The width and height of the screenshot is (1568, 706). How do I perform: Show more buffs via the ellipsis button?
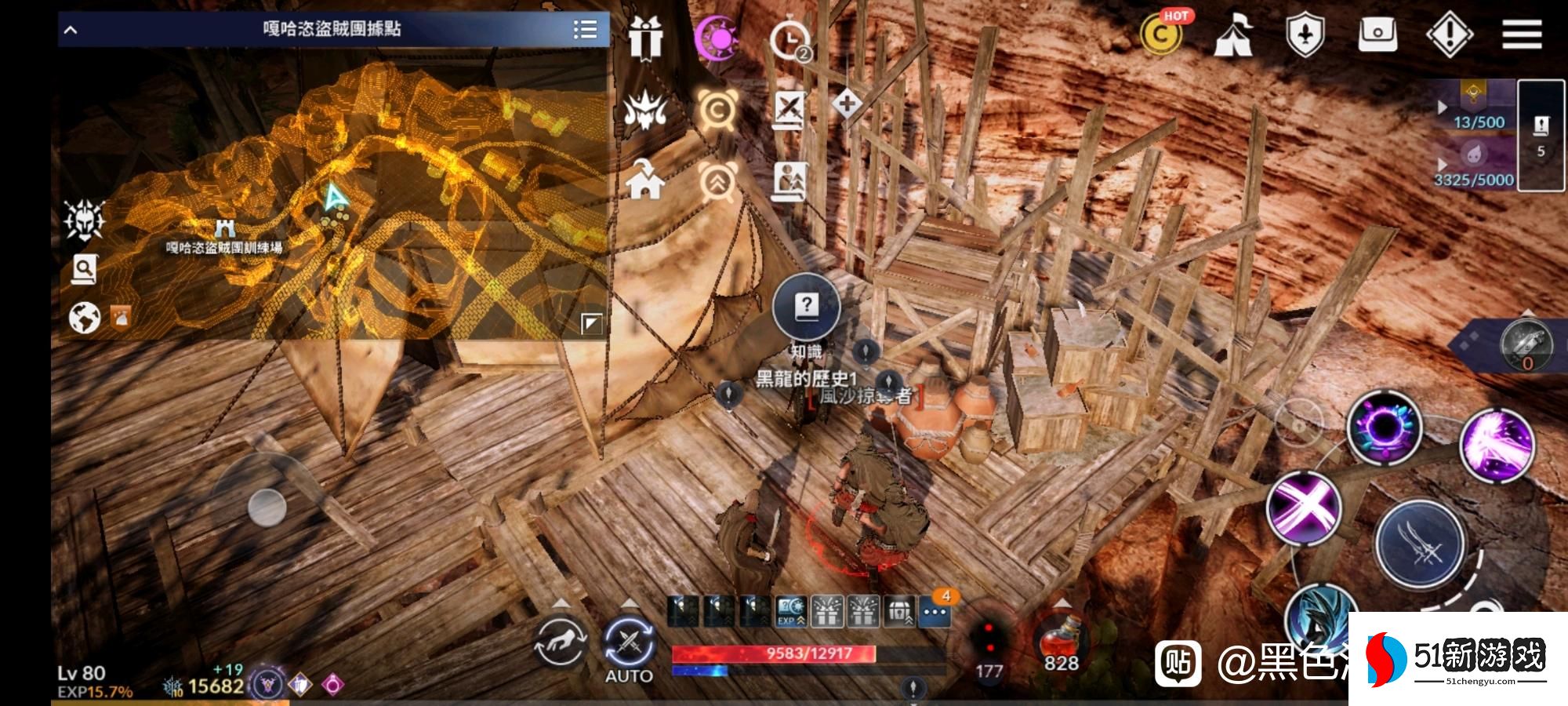935,613
